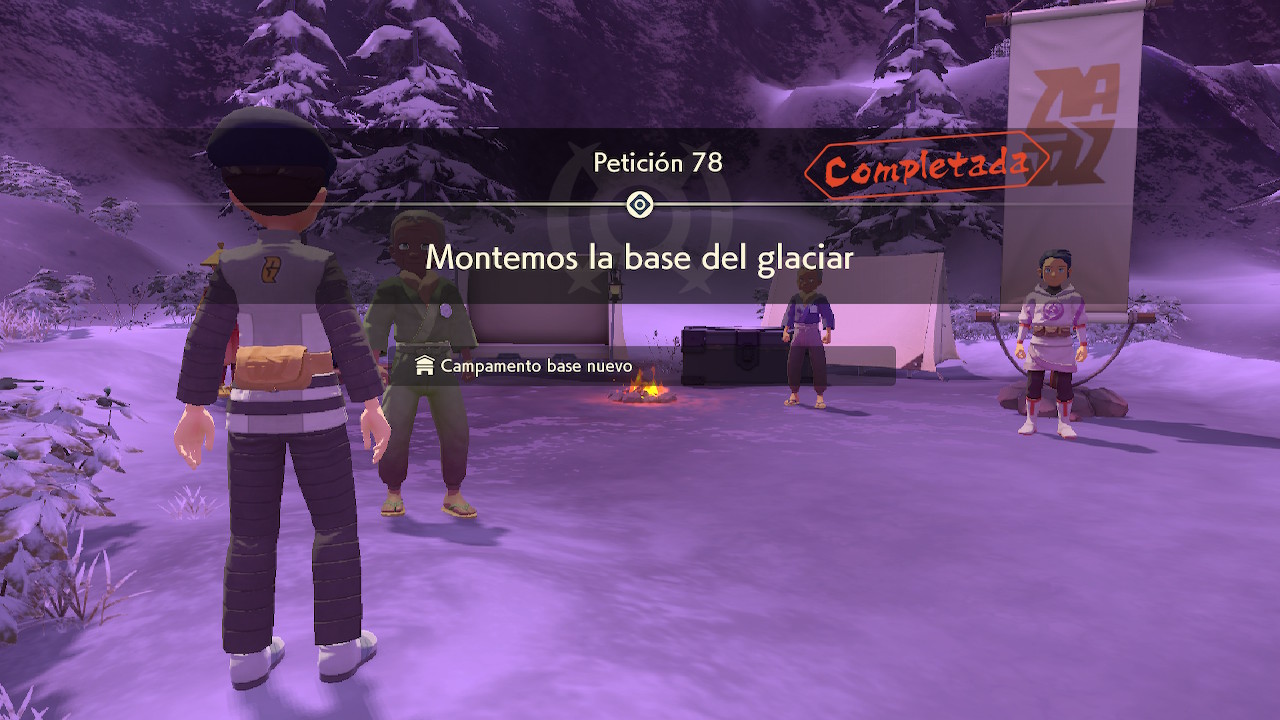Click the Campamento base nuevo label
The width and height of the screenshot is (1280, 720).
[535, 366]
